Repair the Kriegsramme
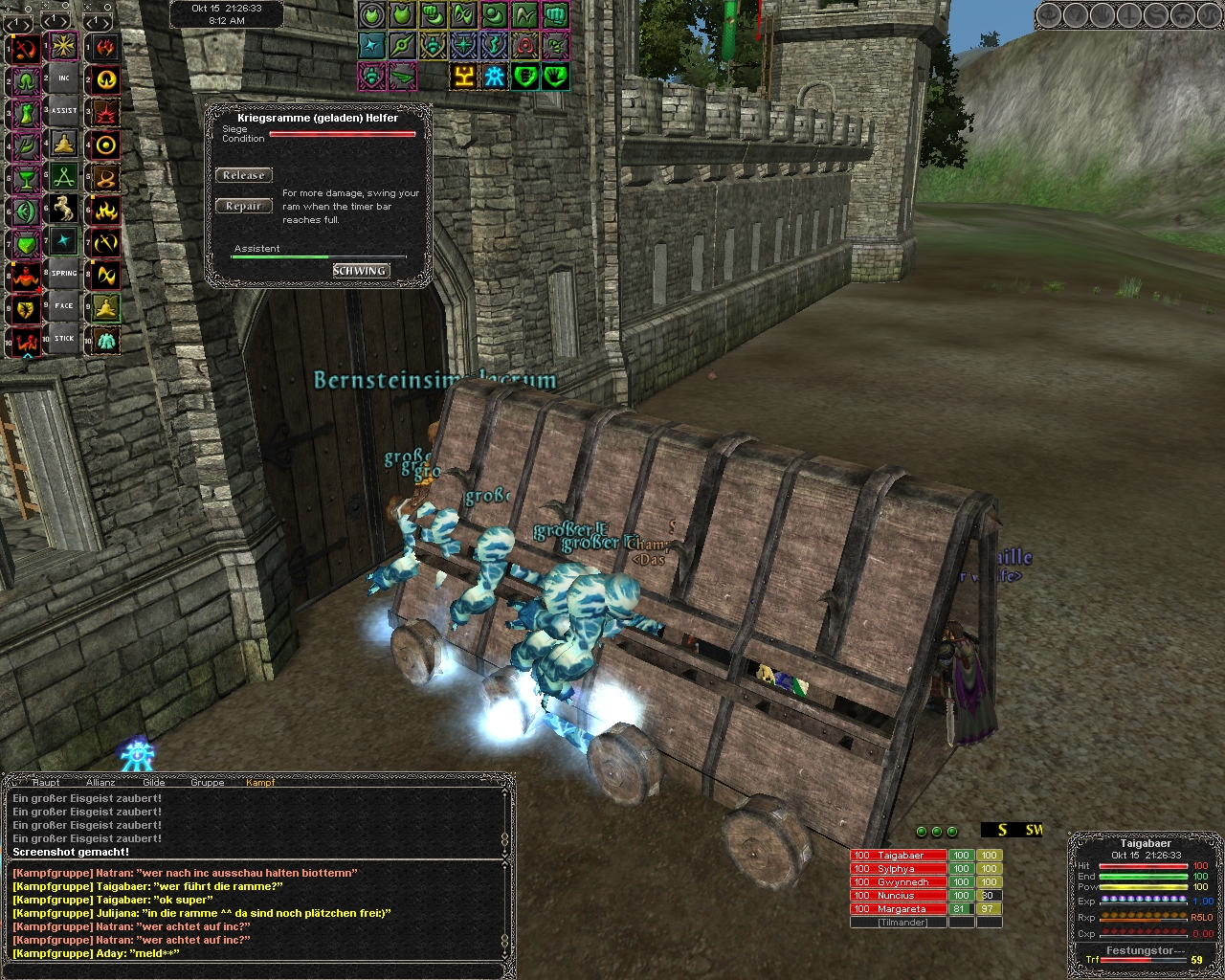This screenshot has width=1225, height=980. tap(243, 206)
